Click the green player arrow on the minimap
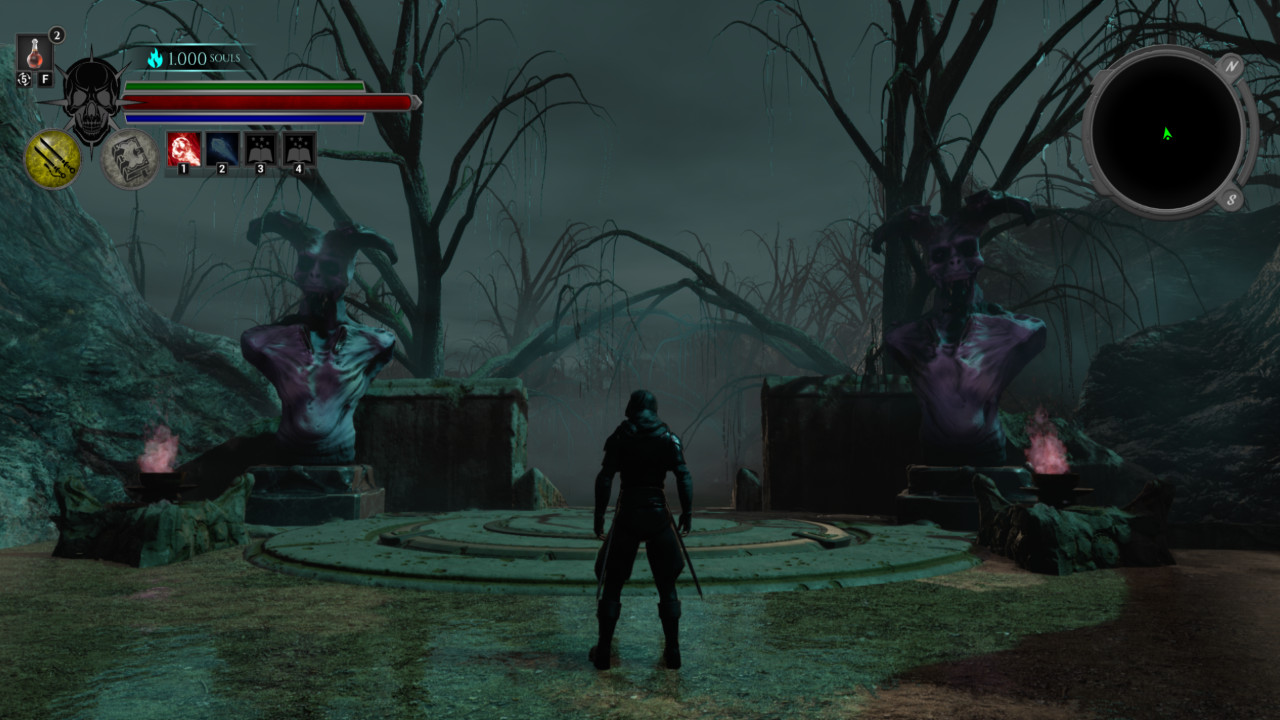This screenshot has width=1280, height=720. 1165,131
